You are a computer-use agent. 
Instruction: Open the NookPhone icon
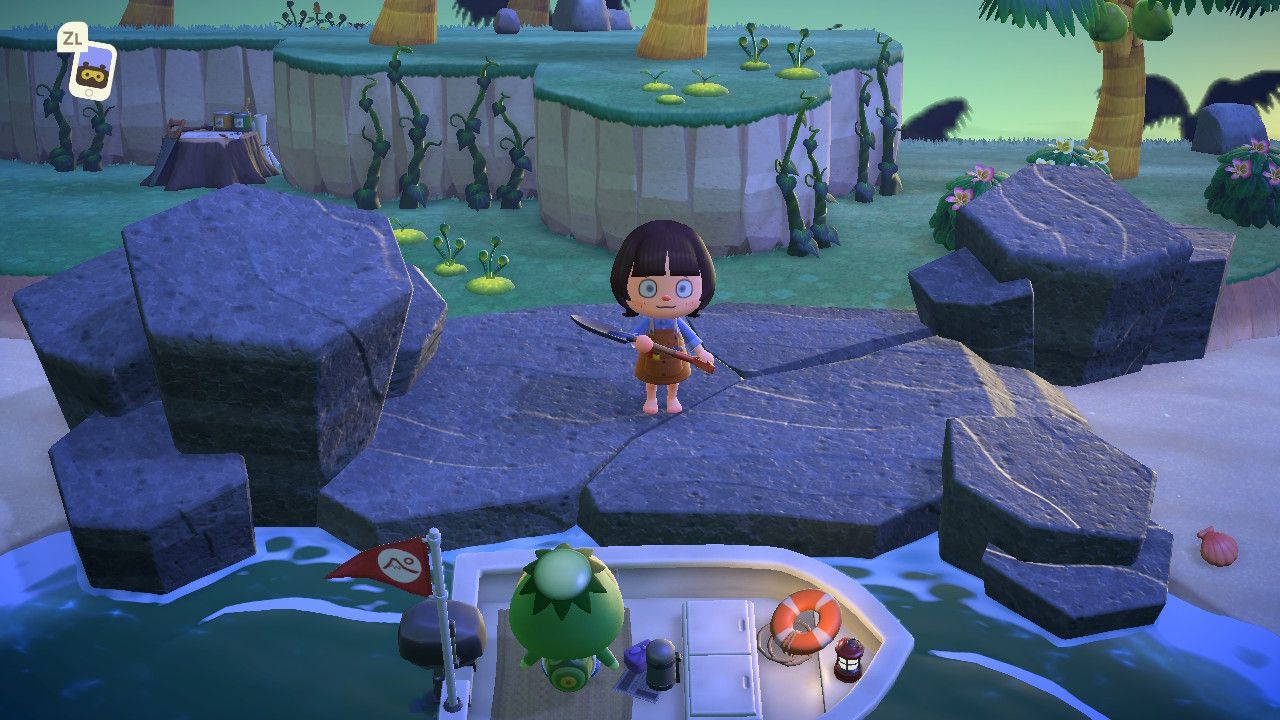[92, 71]
